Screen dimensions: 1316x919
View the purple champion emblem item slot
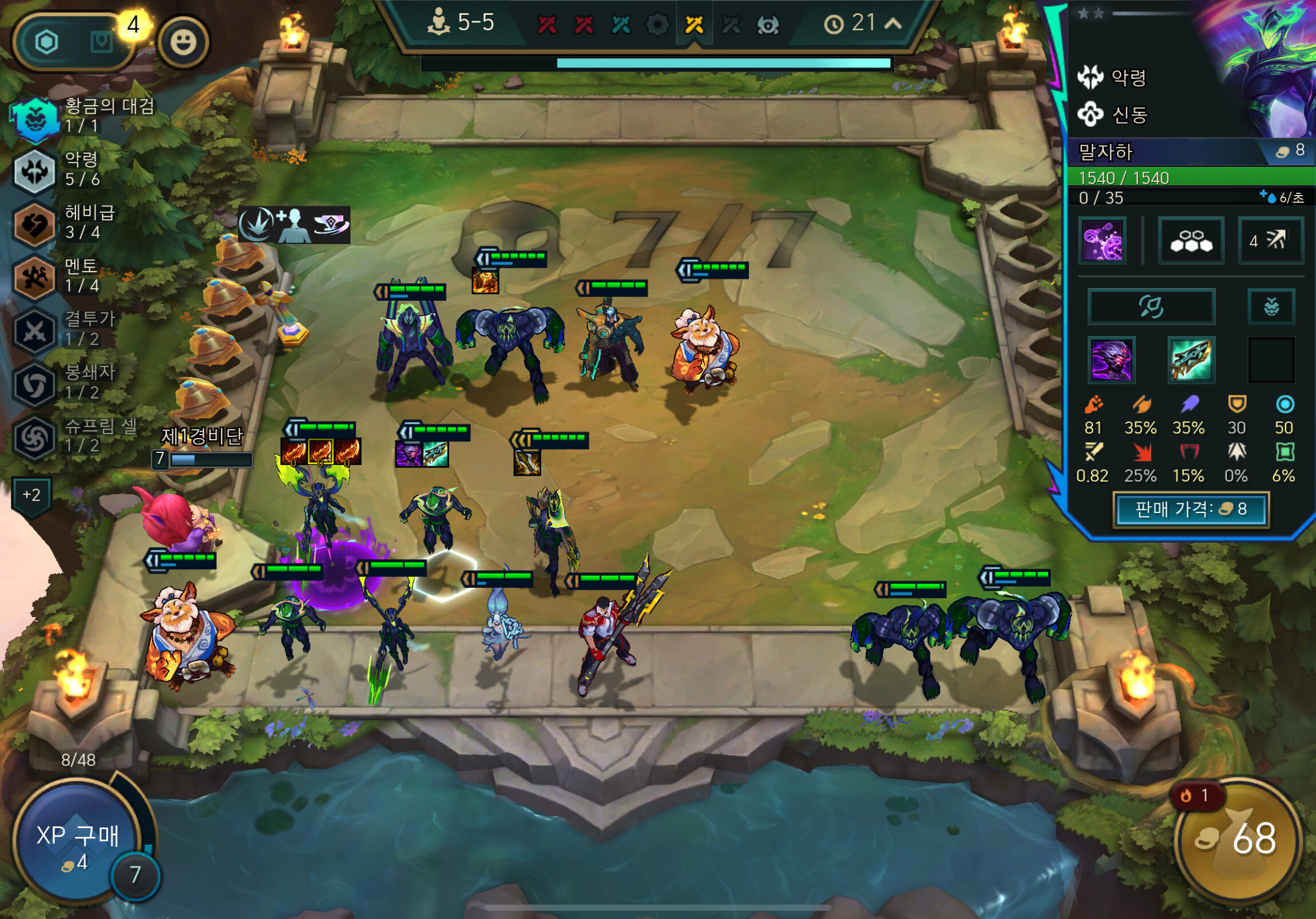1111,360
